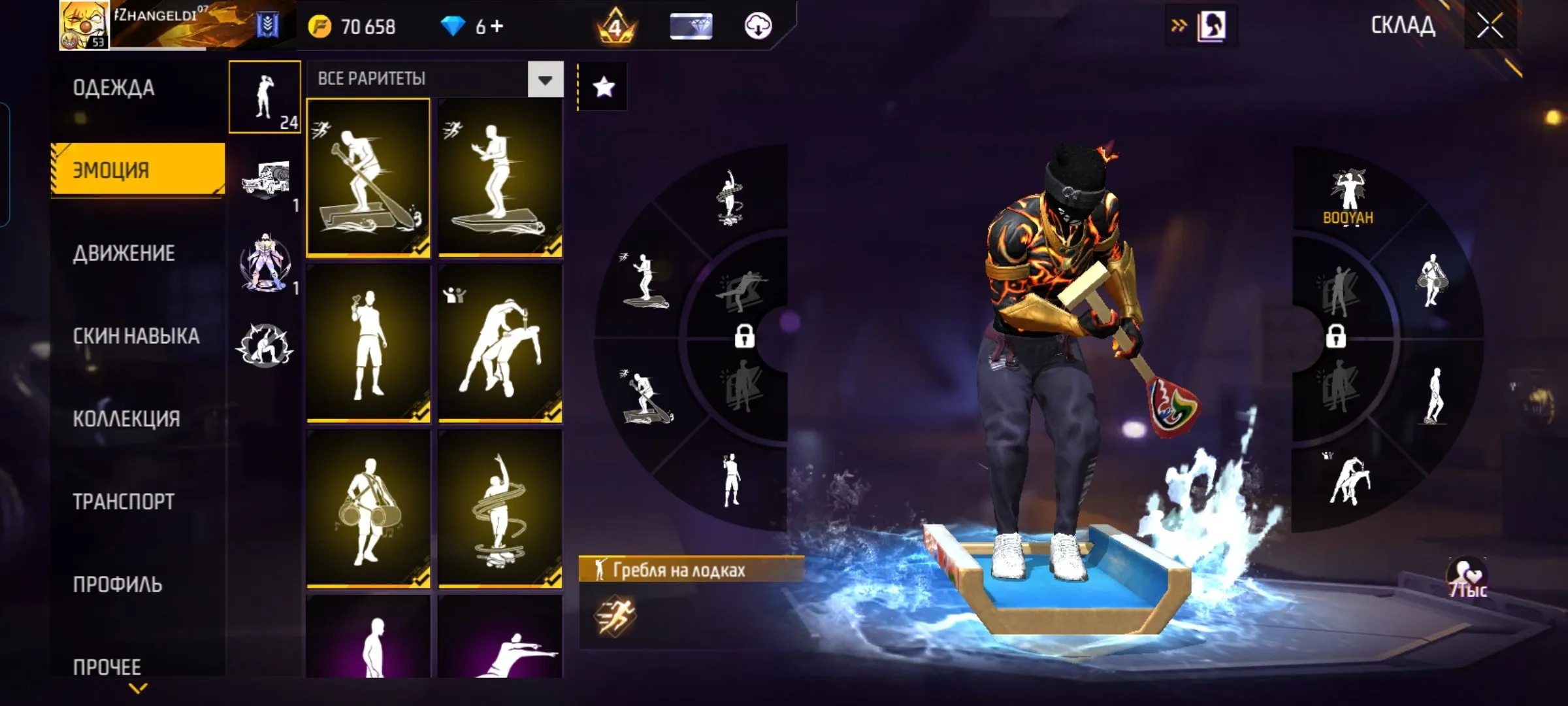Select the boat rowing emote tile

(x=368, y=176)
